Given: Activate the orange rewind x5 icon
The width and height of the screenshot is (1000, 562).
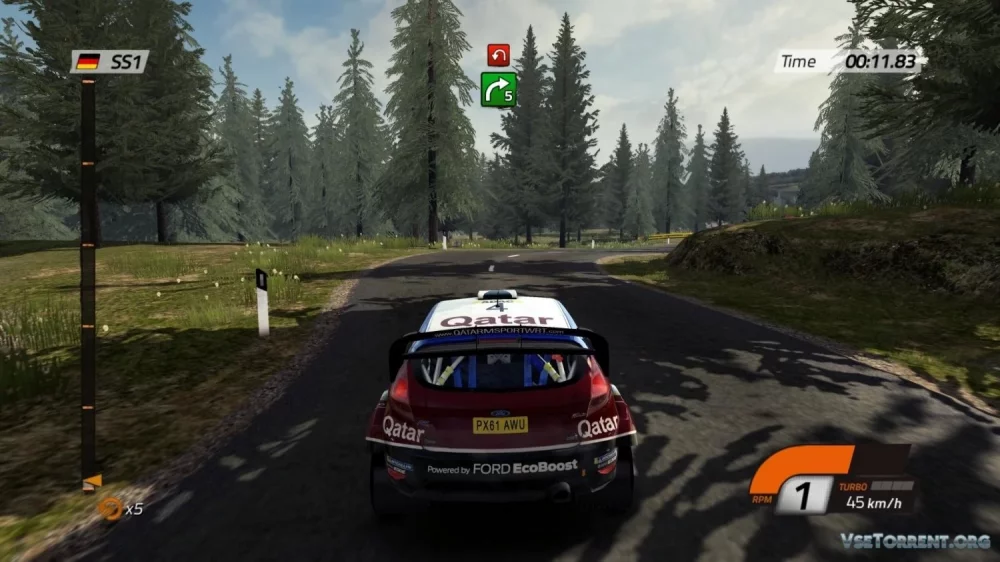Looking at the screenshot, I should (109, 508).
